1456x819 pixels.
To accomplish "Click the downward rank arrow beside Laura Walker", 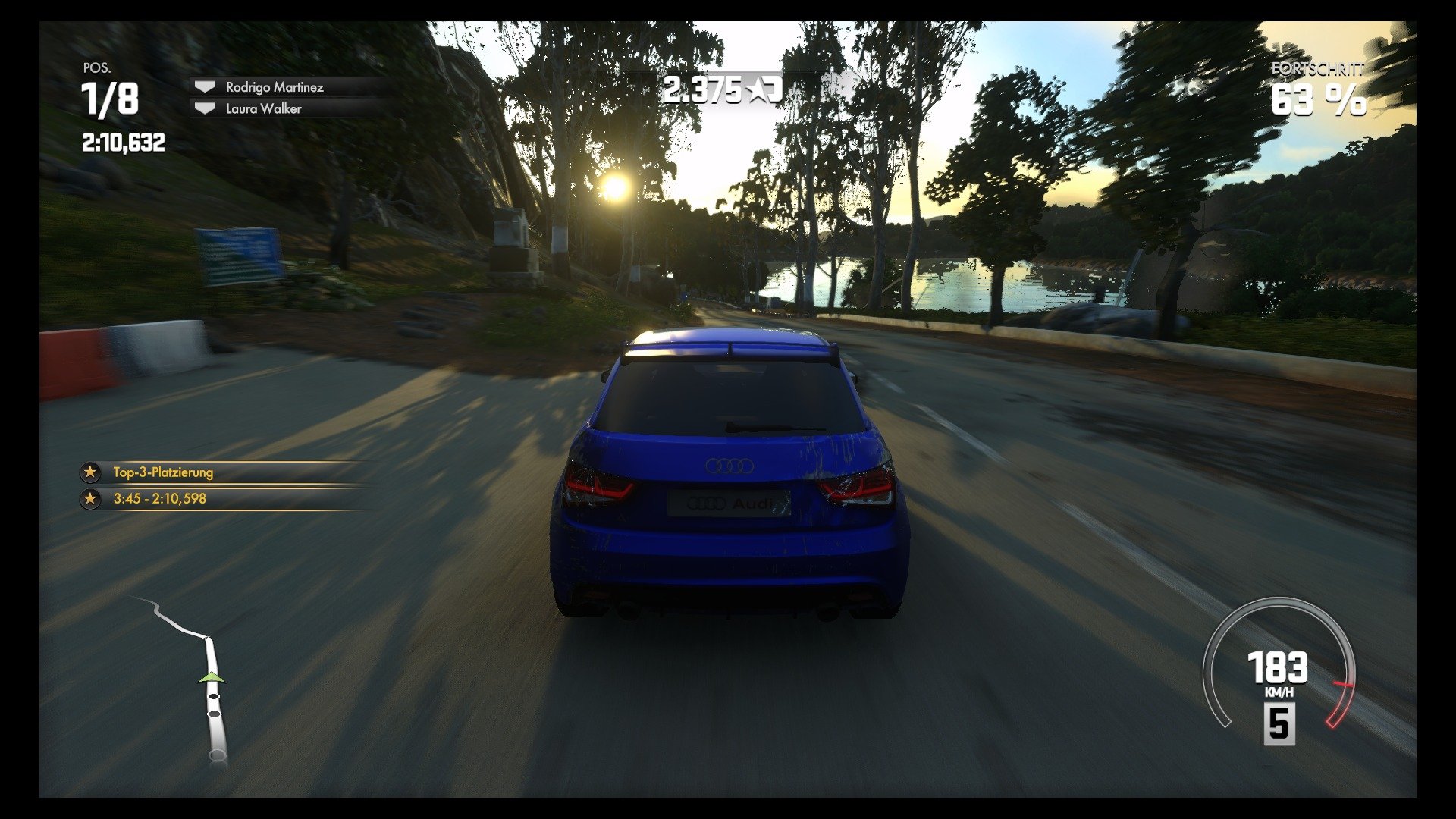I will pyautogui.click(x=203, y=108).
